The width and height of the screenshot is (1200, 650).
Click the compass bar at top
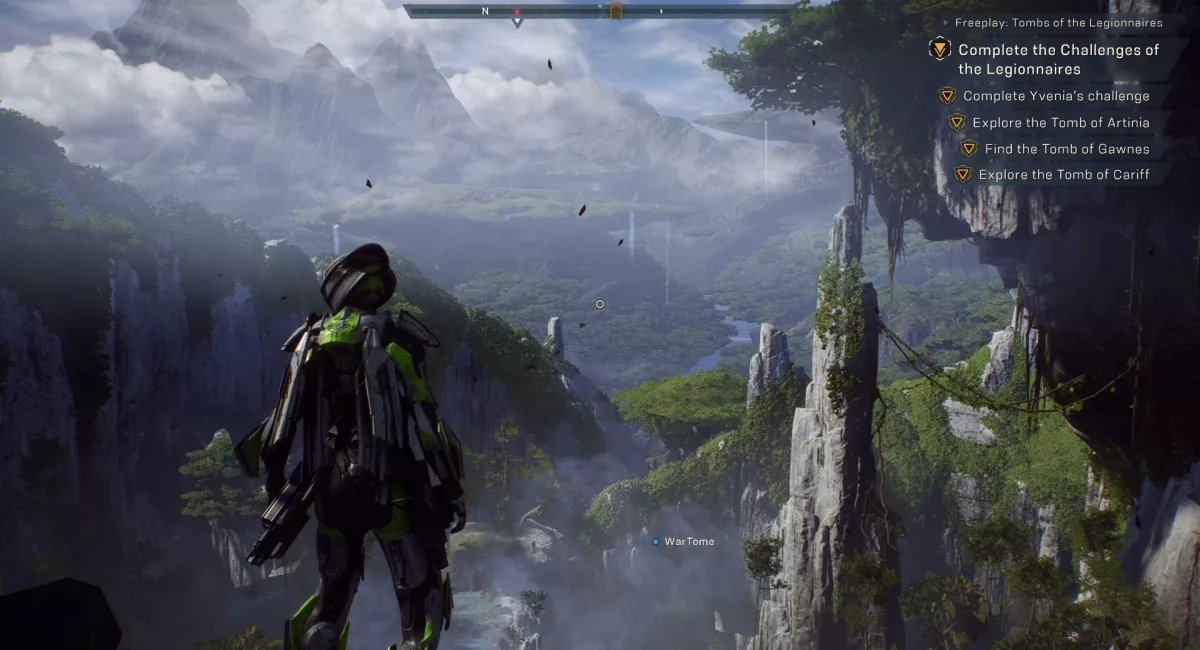tap(600, 11)
